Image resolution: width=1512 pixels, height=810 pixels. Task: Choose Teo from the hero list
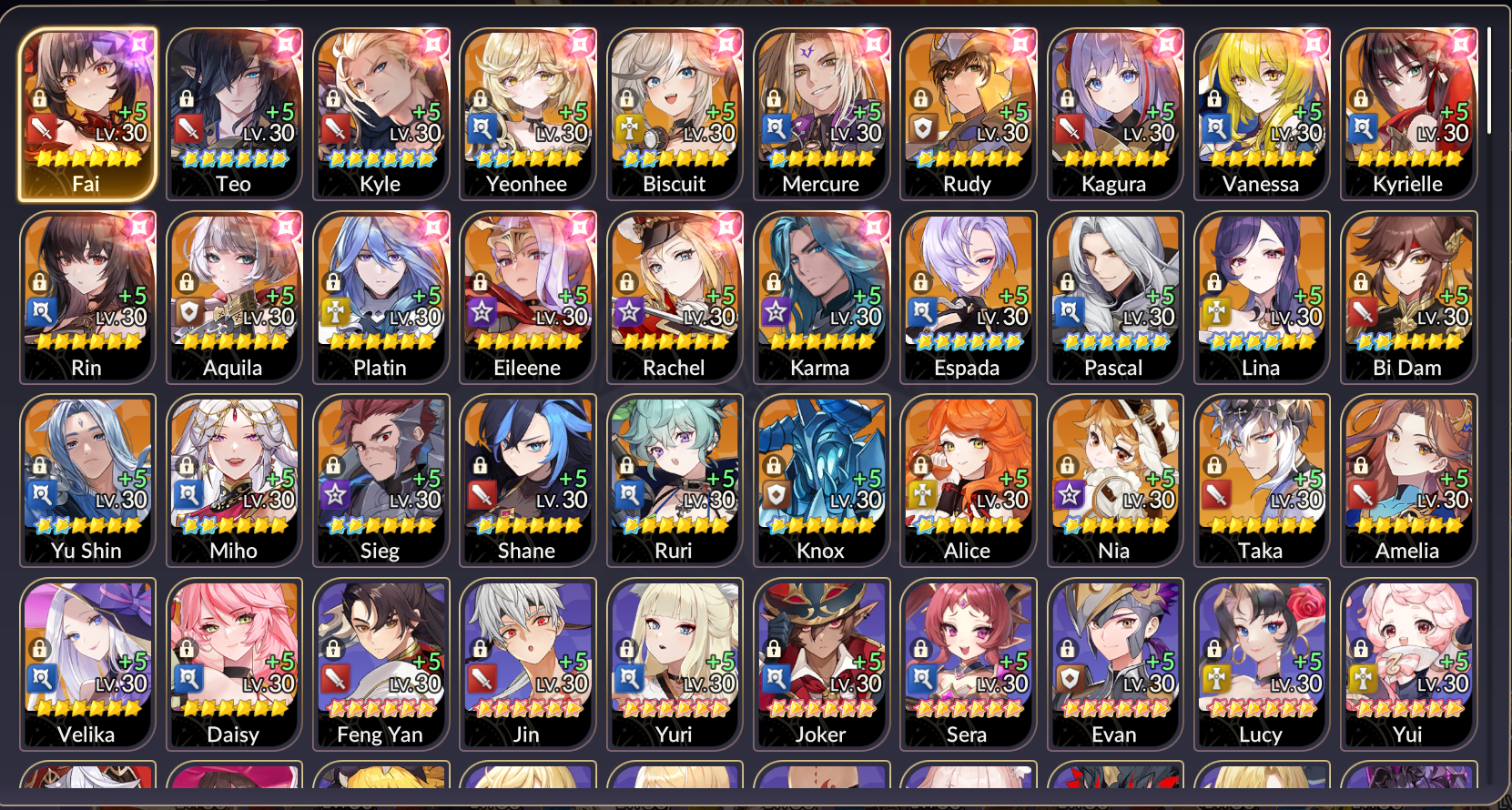click(x=234, y=114)
